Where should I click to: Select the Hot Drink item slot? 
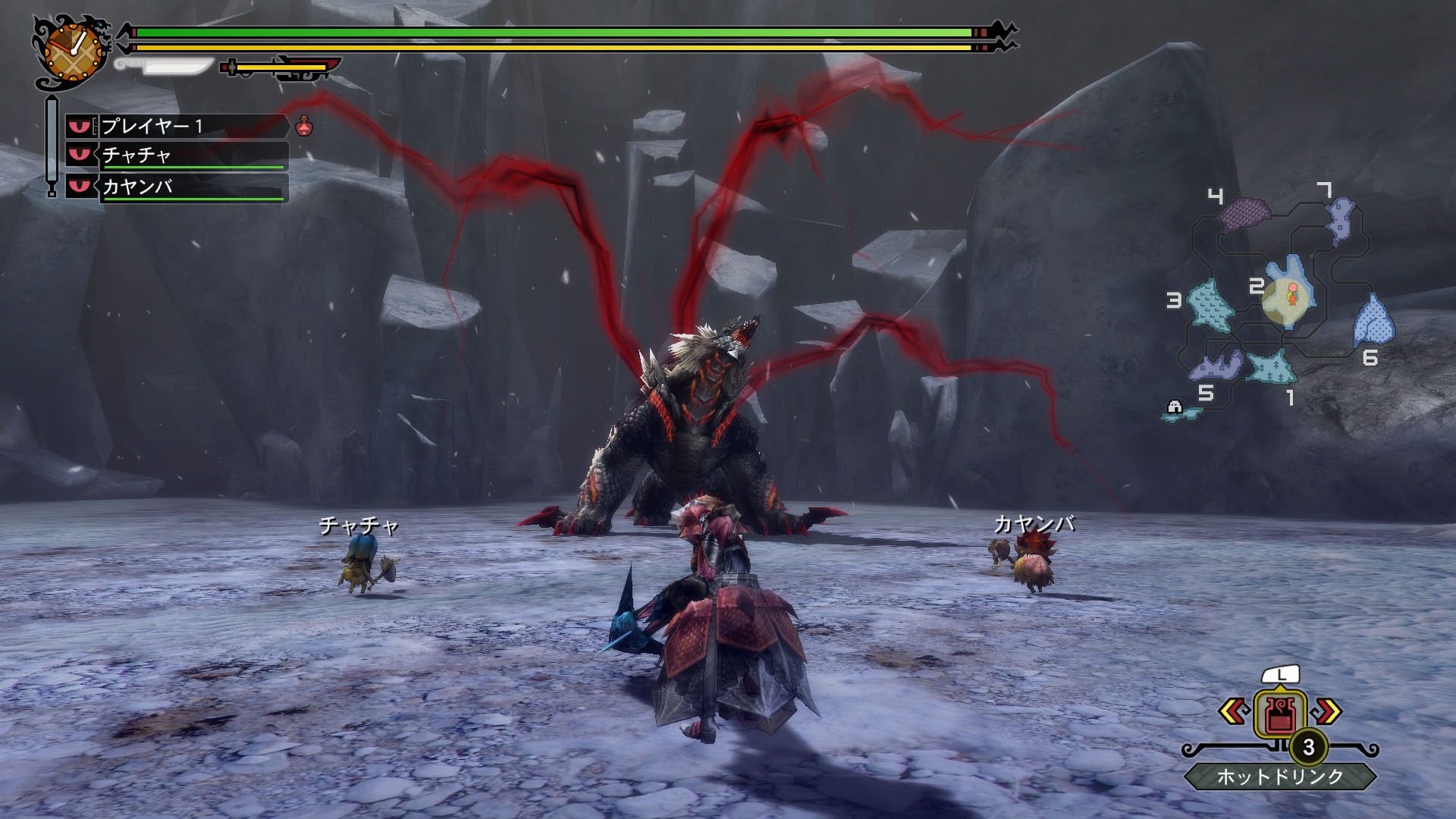pyautogui.click(x=1279, y=714)
